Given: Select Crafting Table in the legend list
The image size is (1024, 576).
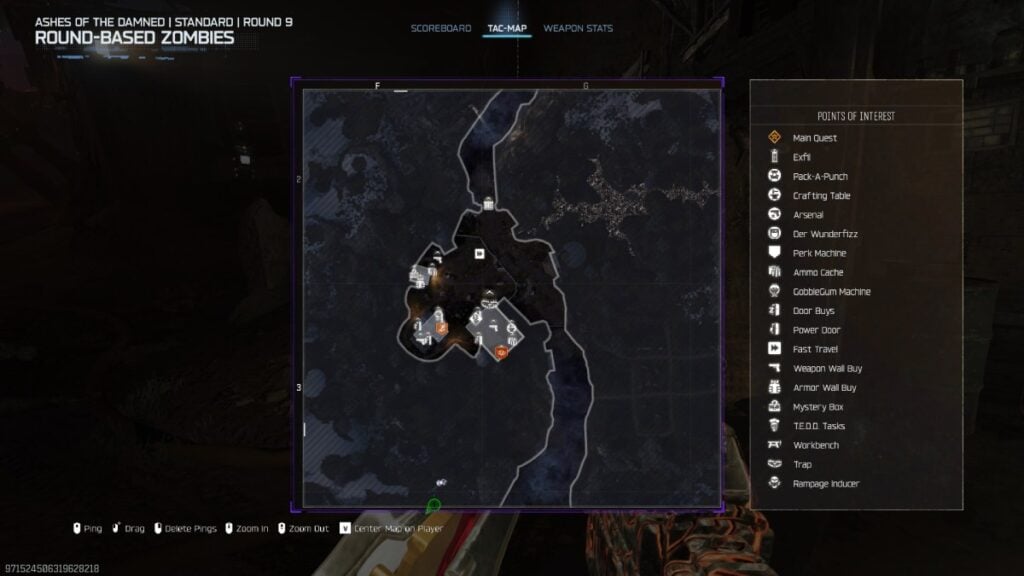Looking at the screenshot, I should 821,196.
